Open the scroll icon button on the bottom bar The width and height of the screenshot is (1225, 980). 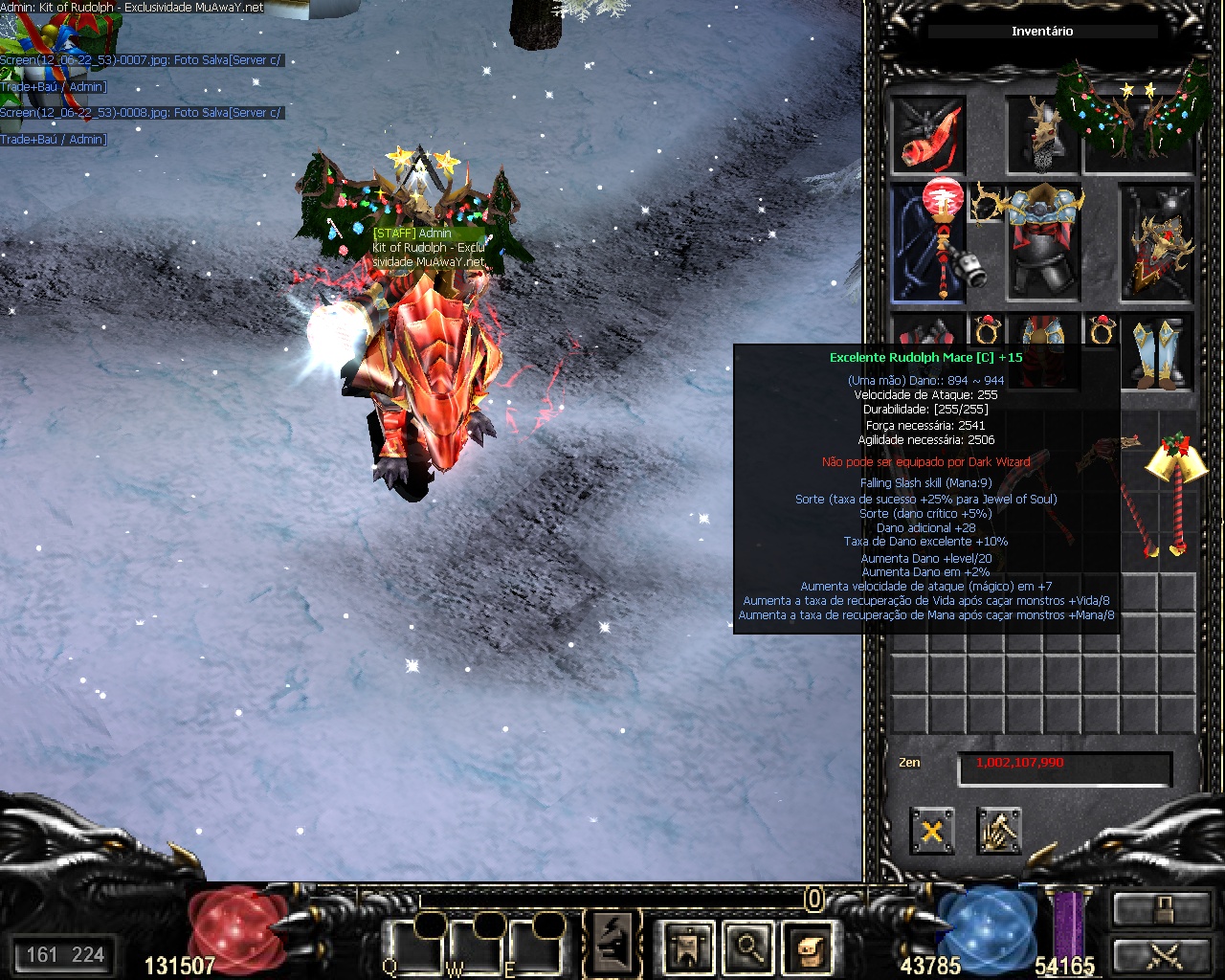click(x=808, y=947)
